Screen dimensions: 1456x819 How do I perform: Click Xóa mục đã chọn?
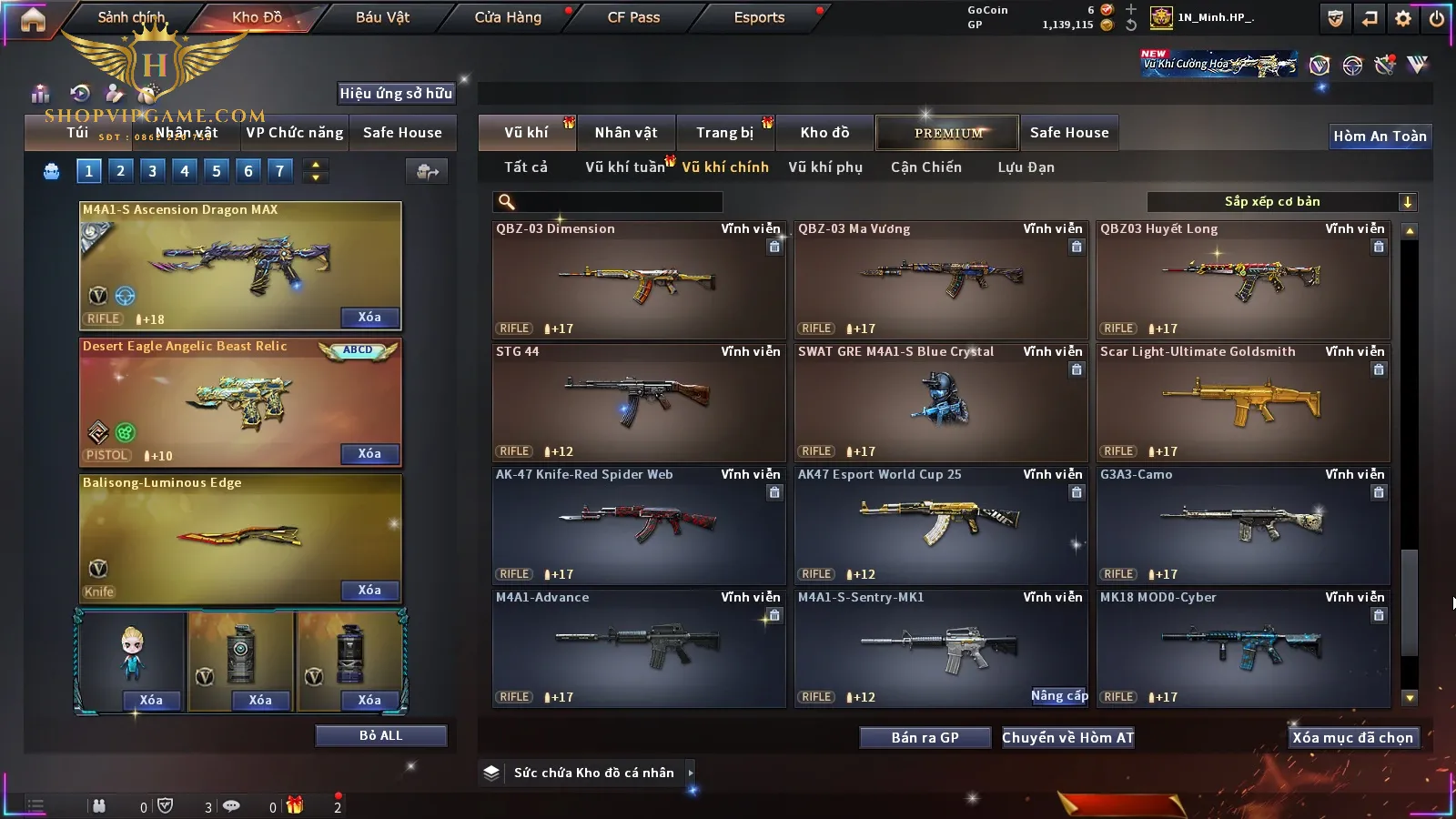(1353, 738)
